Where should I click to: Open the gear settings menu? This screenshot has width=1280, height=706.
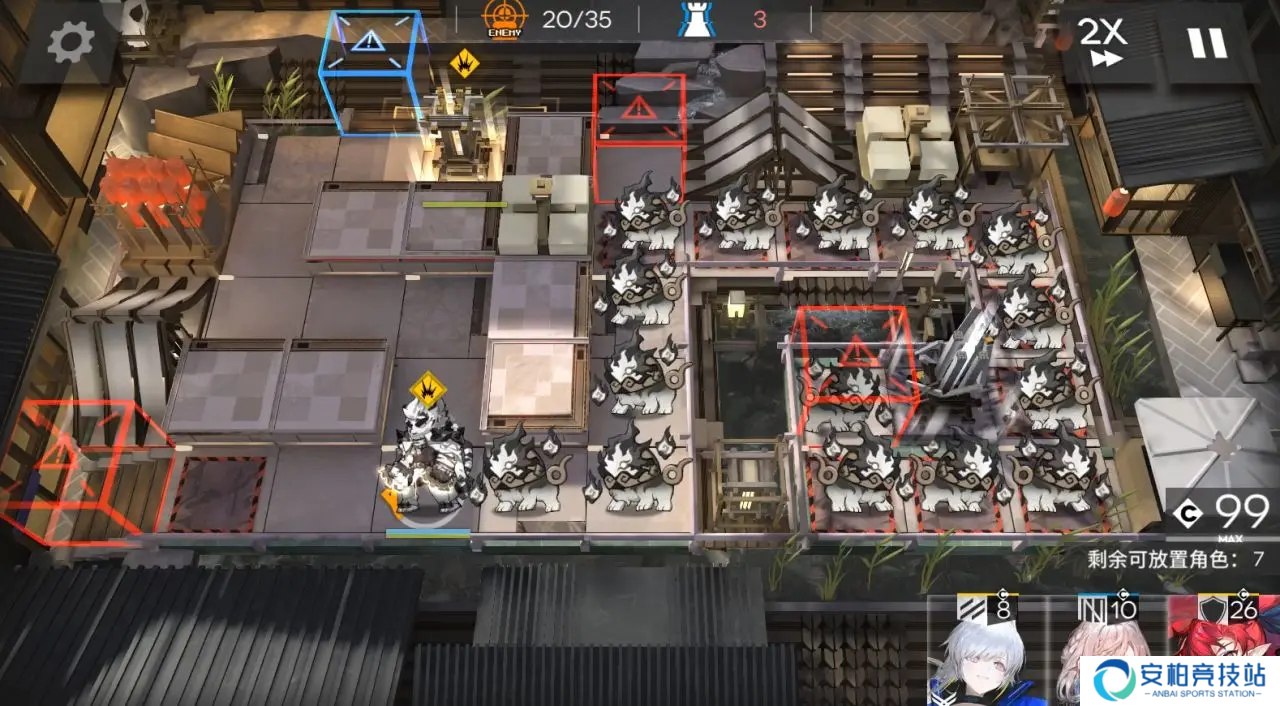pyautogui.click(x=71, y=41)
